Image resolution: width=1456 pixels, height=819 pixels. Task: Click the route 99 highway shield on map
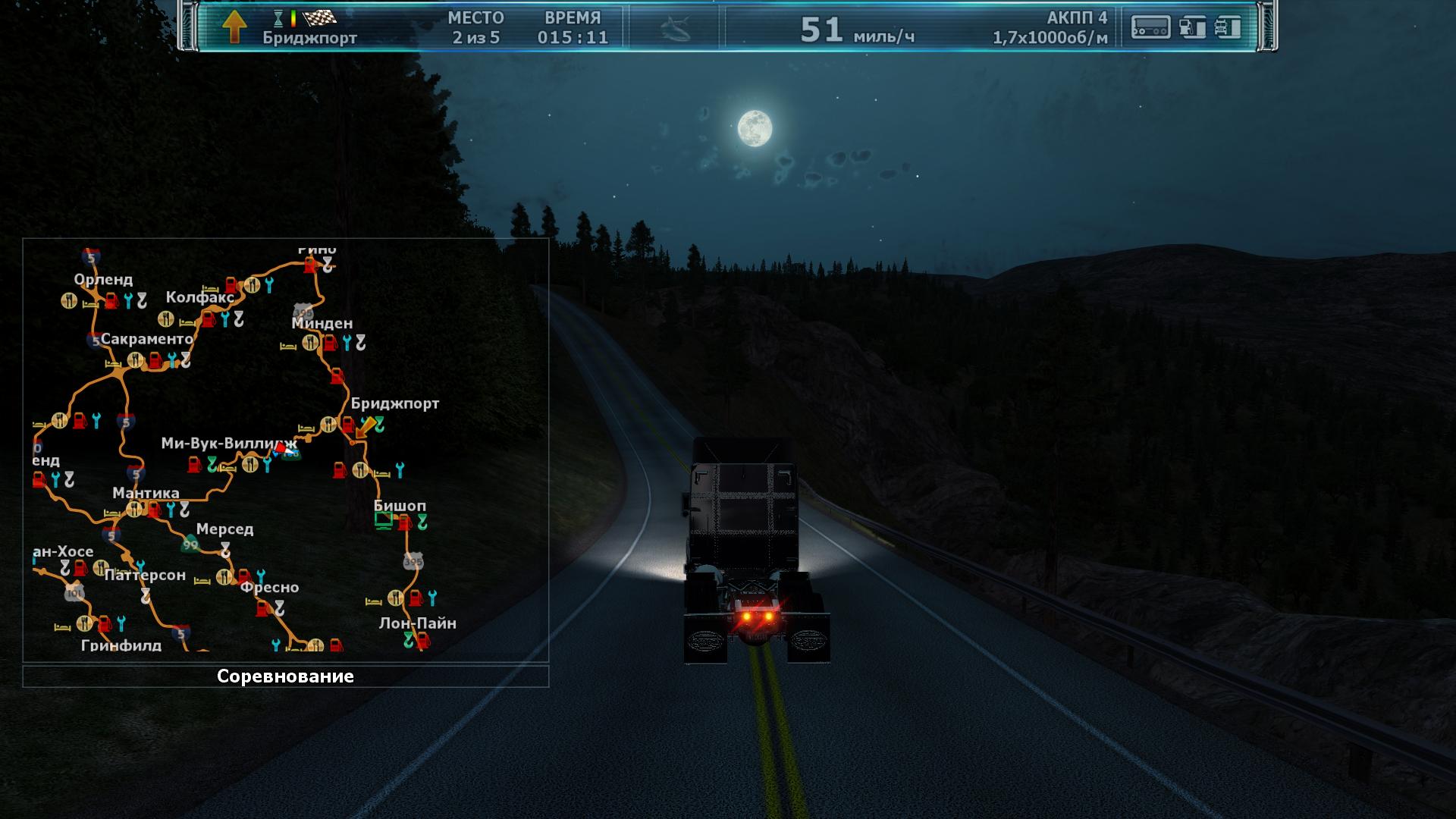click(190, 544)
